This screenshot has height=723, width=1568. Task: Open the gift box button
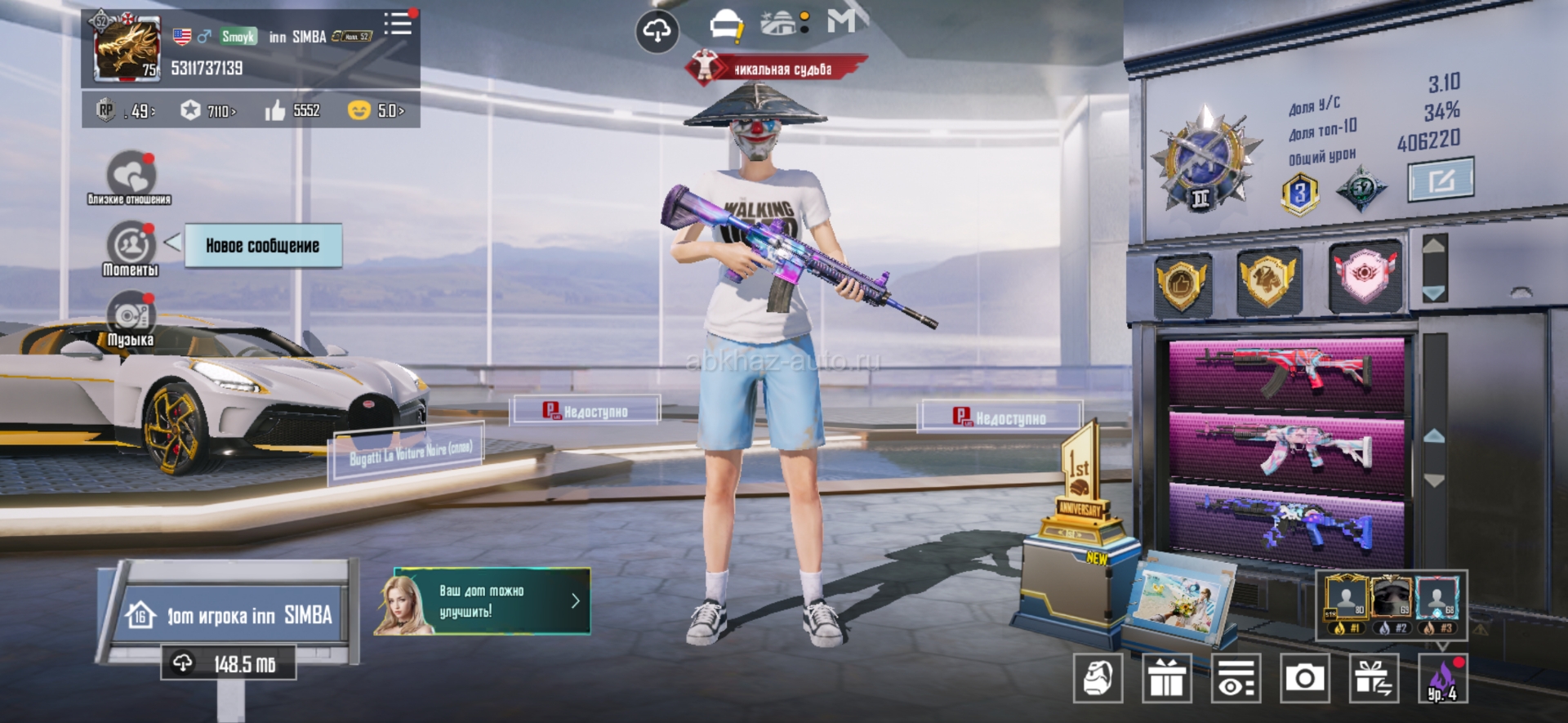1166,678
